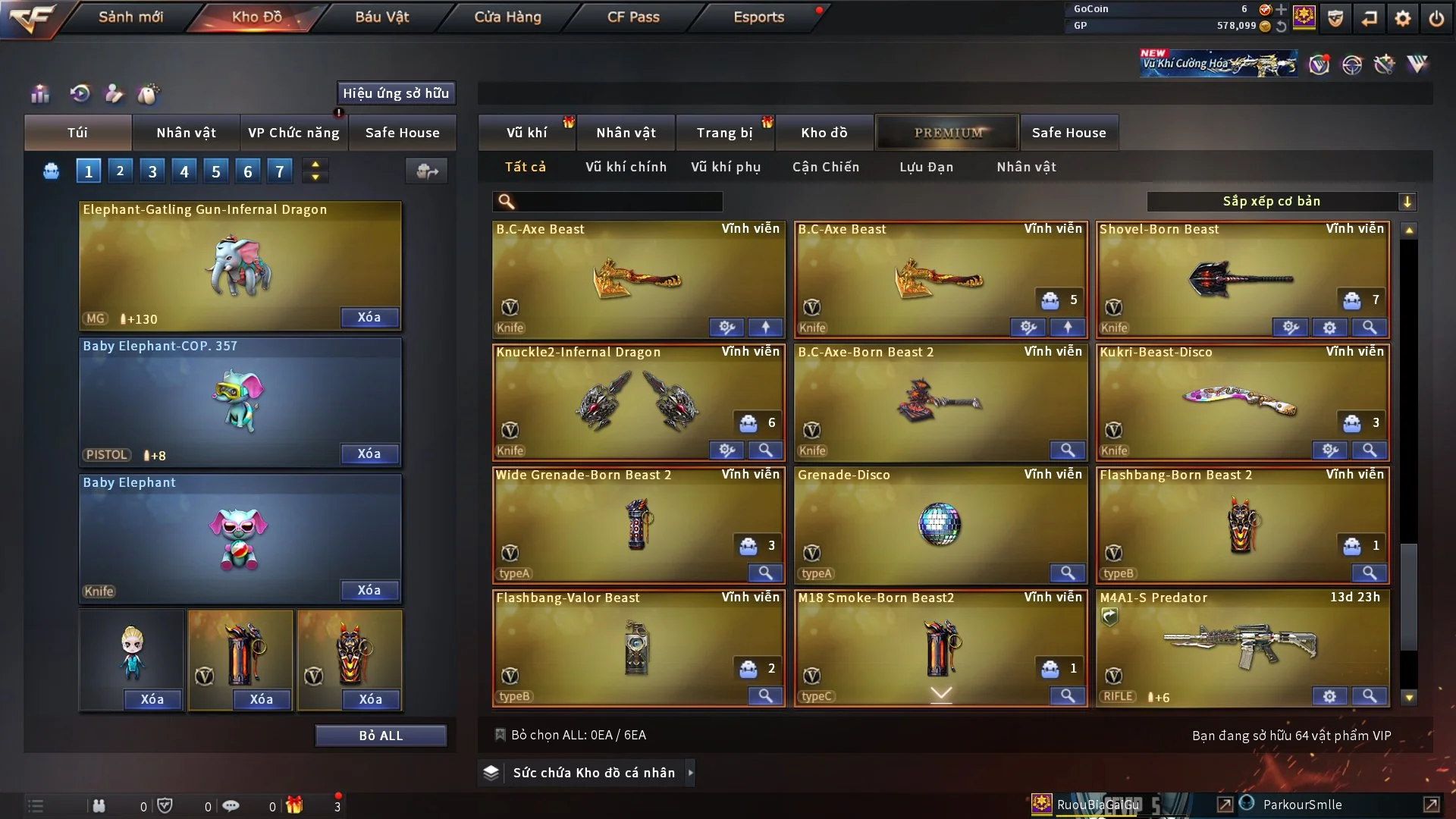Filter items by Cận Chiến

click(x=826, y=167)
